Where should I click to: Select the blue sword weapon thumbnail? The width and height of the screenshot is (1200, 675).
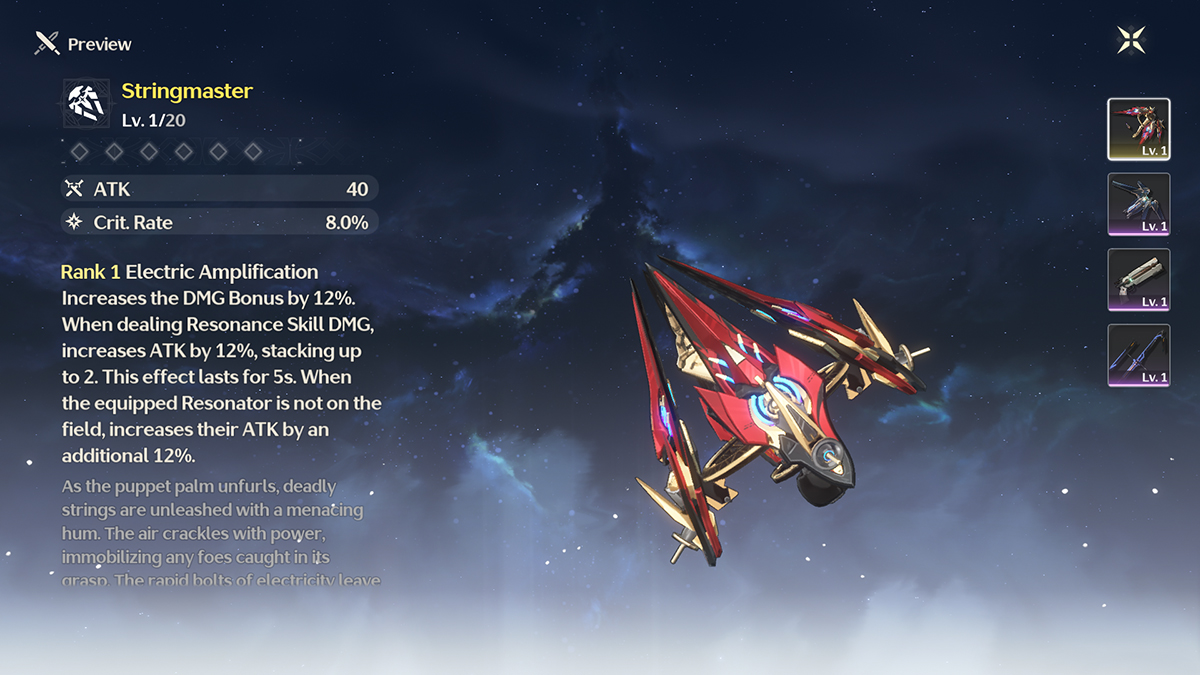(x=1138, y=355)
